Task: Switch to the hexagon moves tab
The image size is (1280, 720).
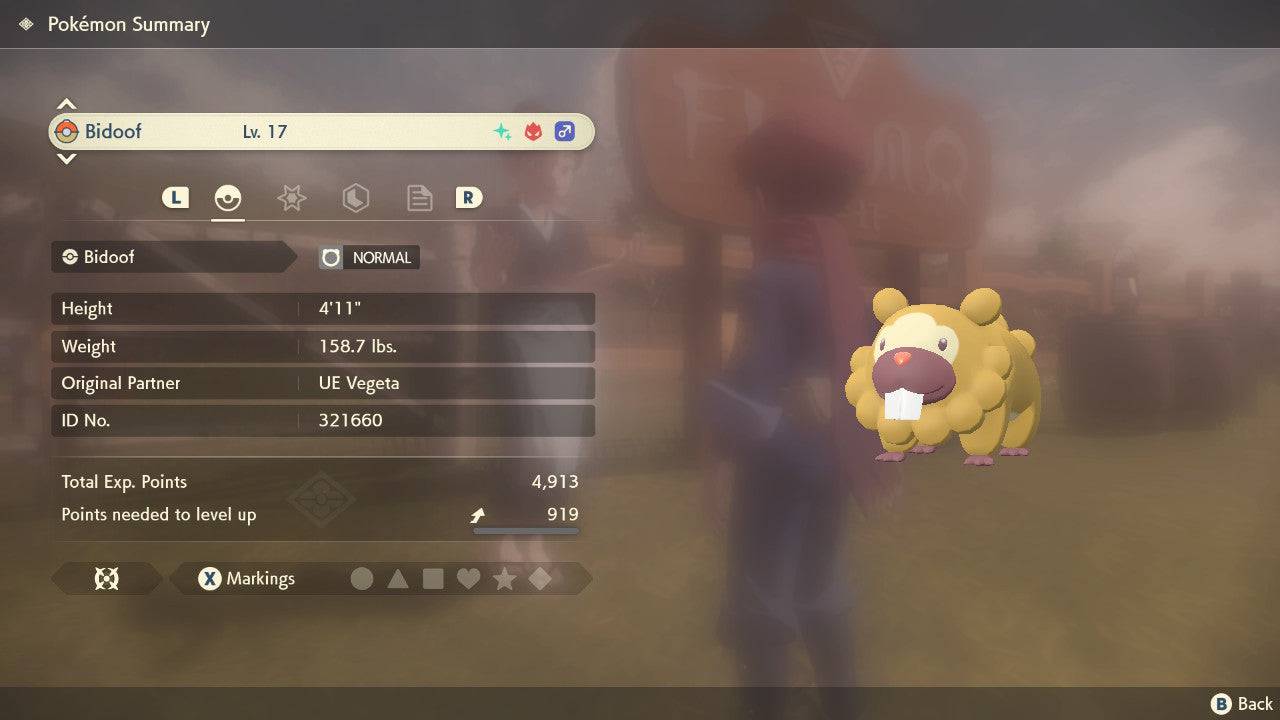Action: [355, 198]
